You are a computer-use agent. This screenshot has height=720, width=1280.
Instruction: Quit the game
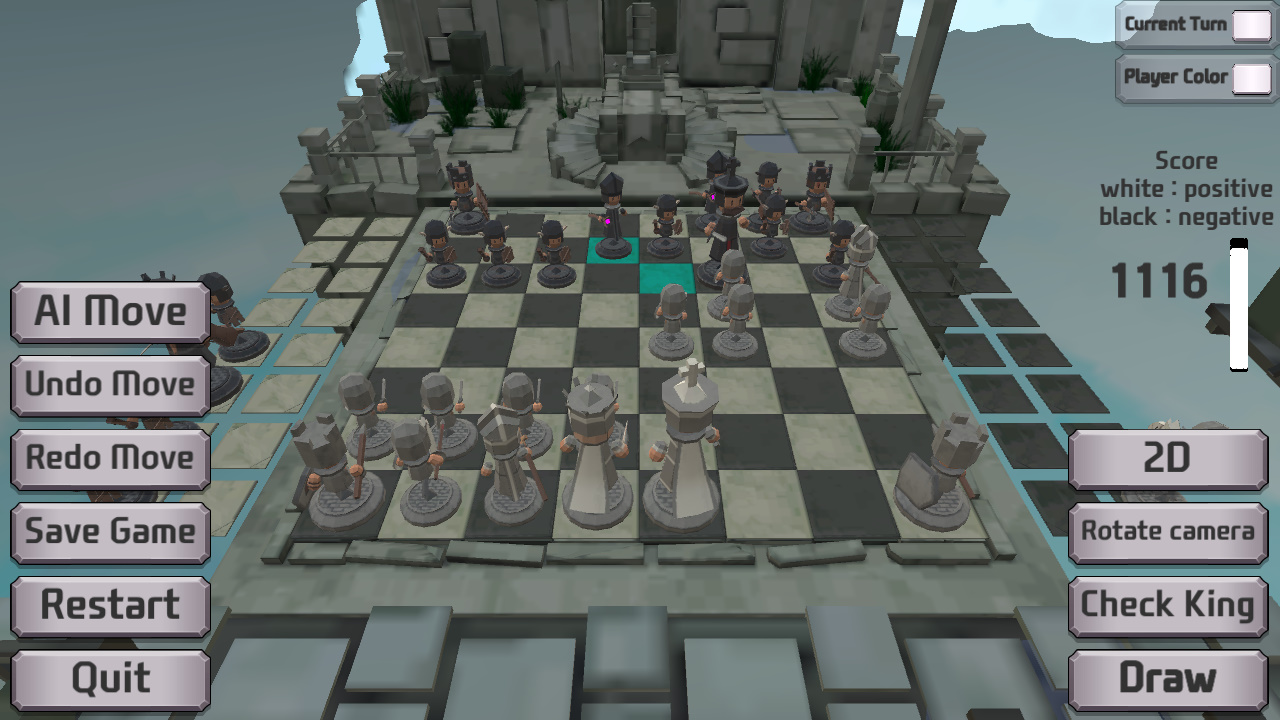tap(110, 678)
